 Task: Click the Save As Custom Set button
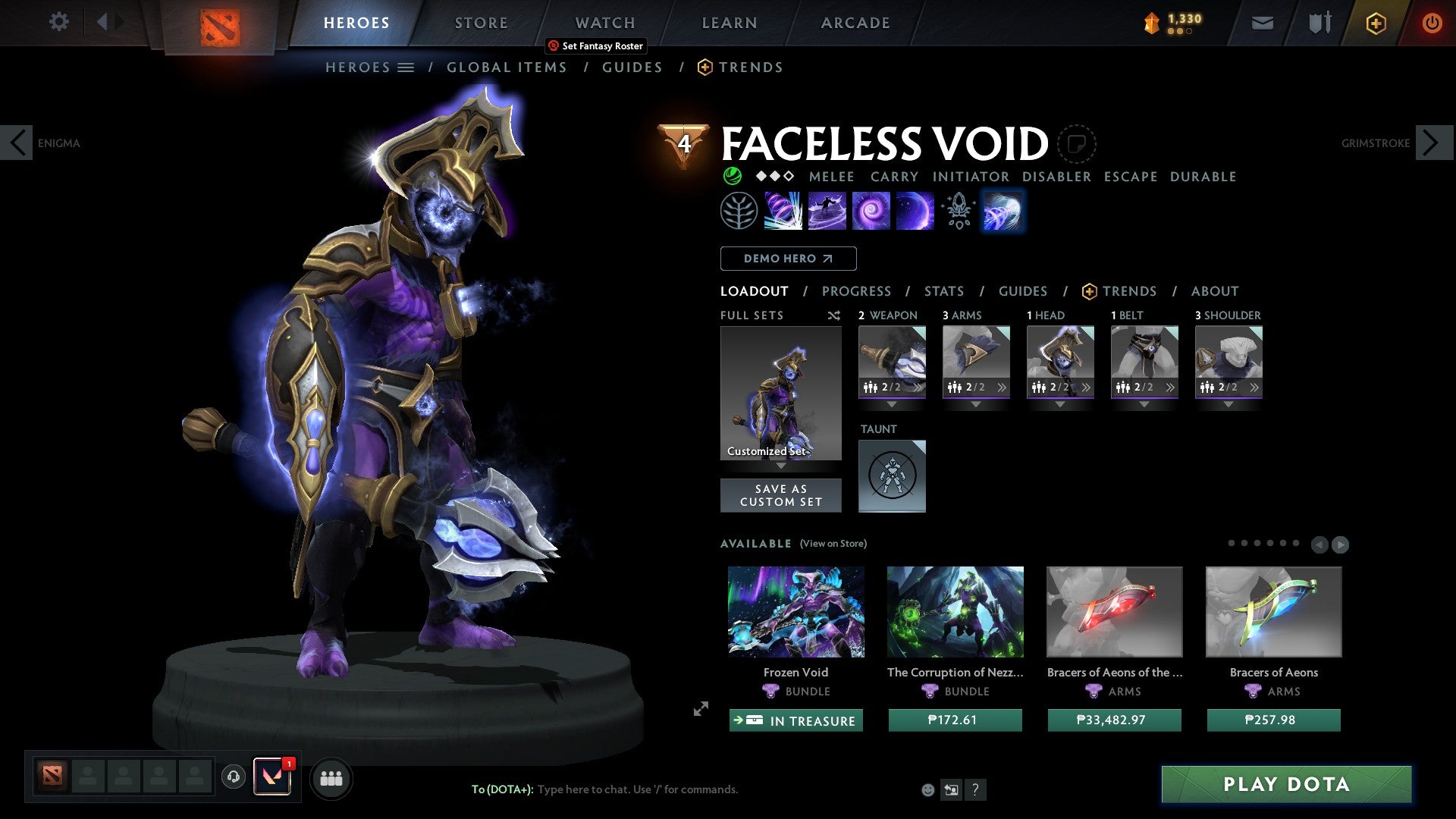pos(780,495)
